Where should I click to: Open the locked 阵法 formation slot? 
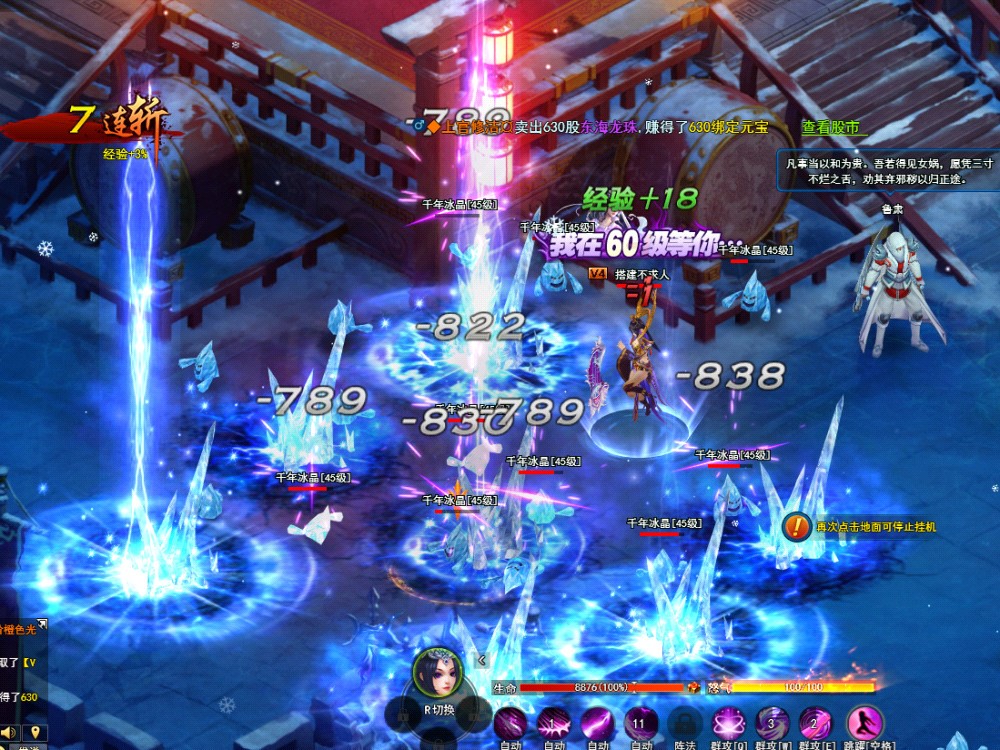(684, 723)
